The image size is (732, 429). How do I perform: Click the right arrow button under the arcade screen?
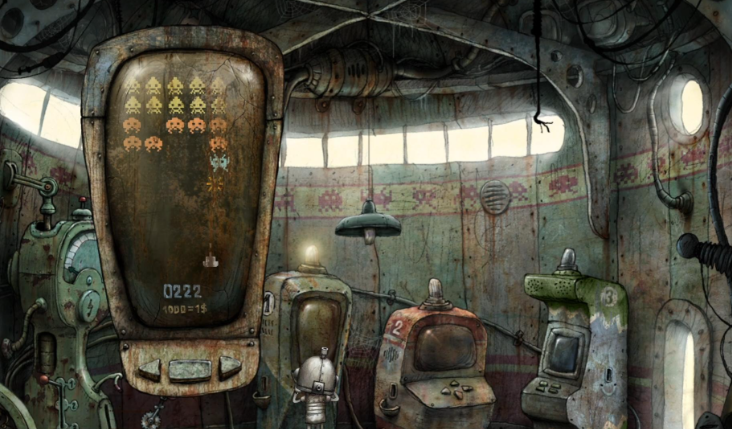(x=228, y=367)
